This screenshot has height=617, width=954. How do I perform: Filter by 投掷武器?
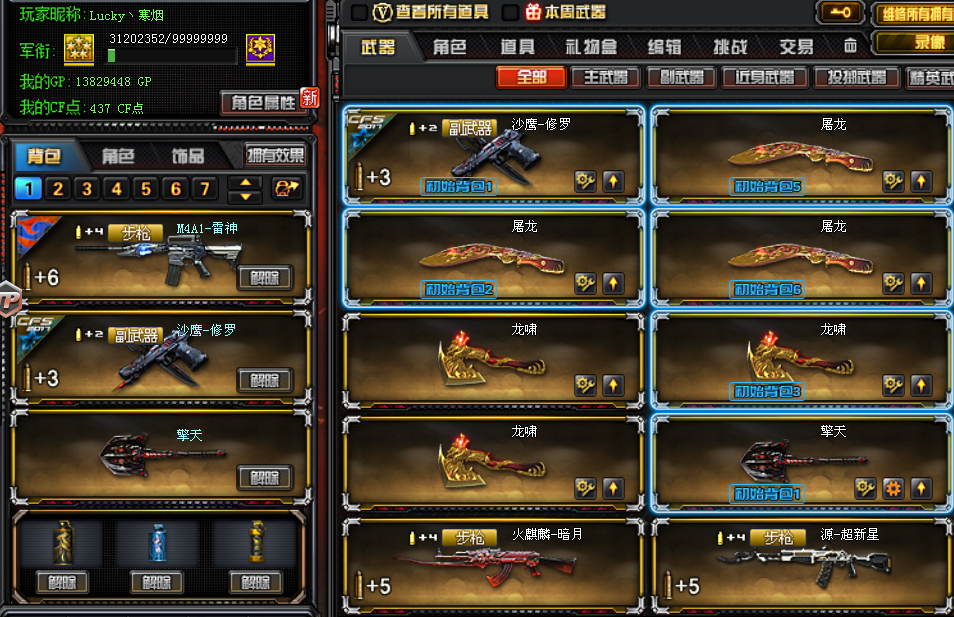pyautogui.click(x=850, y=77)
